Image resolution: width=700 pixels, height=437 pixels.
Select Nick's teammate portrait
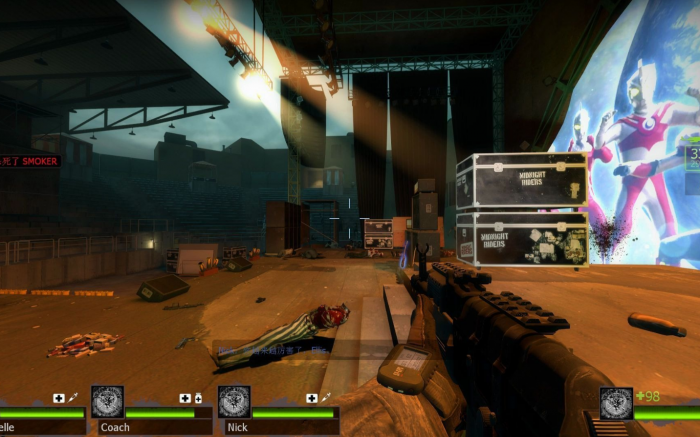(x=234, y=402)
